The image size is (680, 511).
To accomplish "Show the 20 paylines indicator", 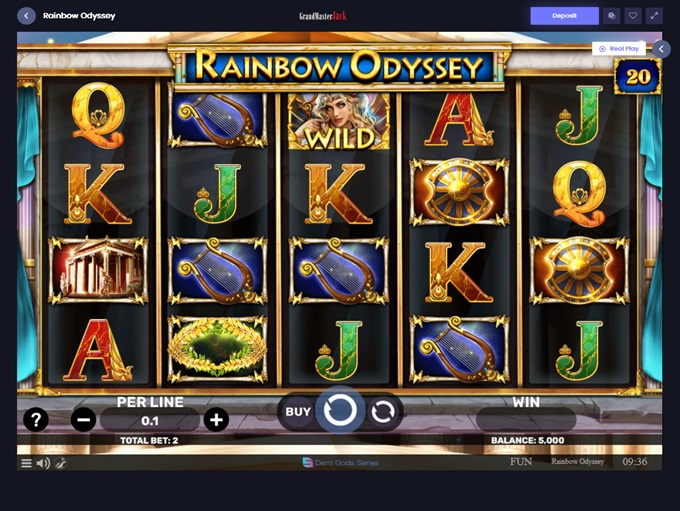I will click(x=637, y=76).
